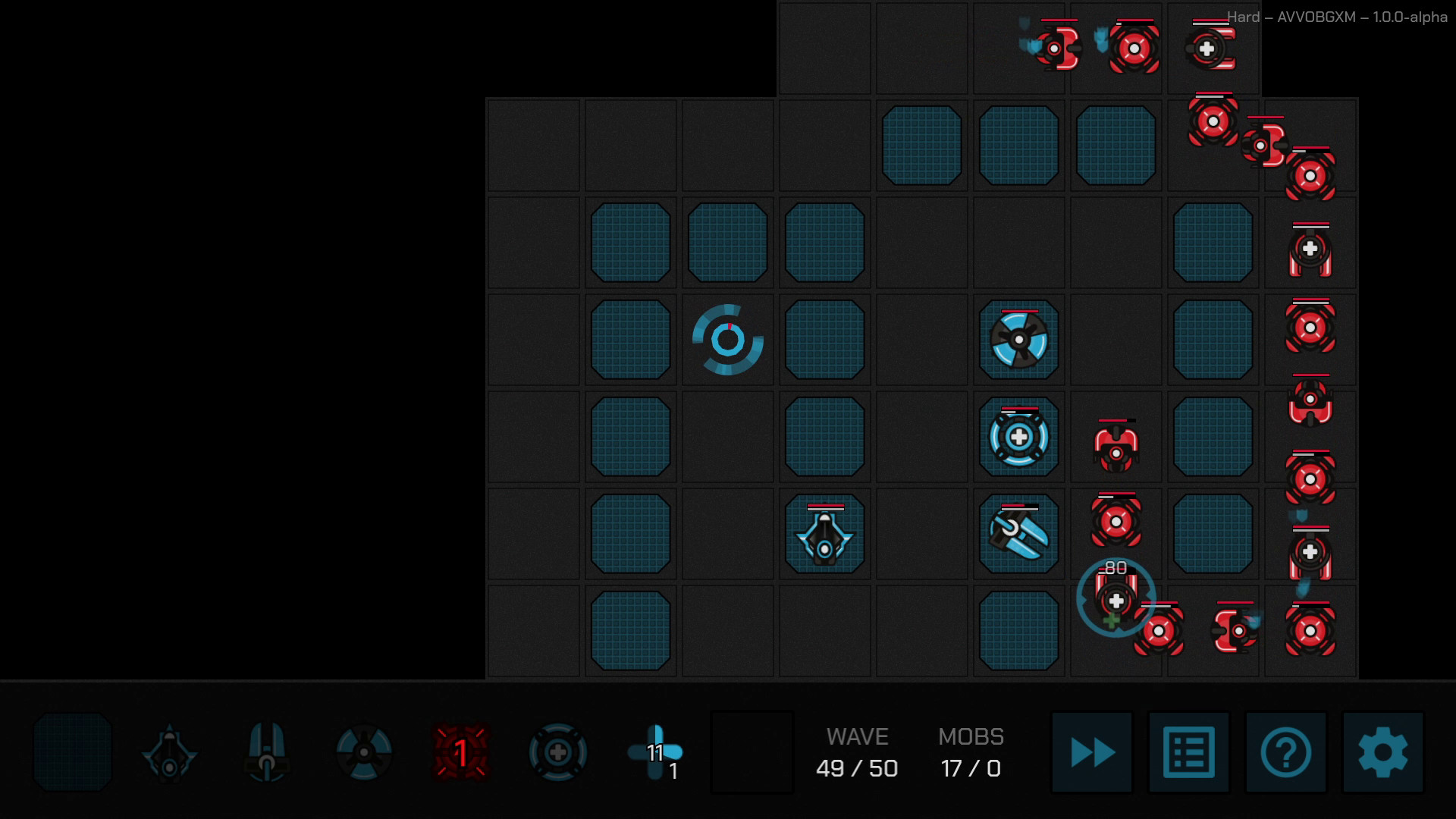Click an empty blue buildable grid cell
Image resolution: width=1456 pixels, height=819 pixels.
tap(630, 243)
